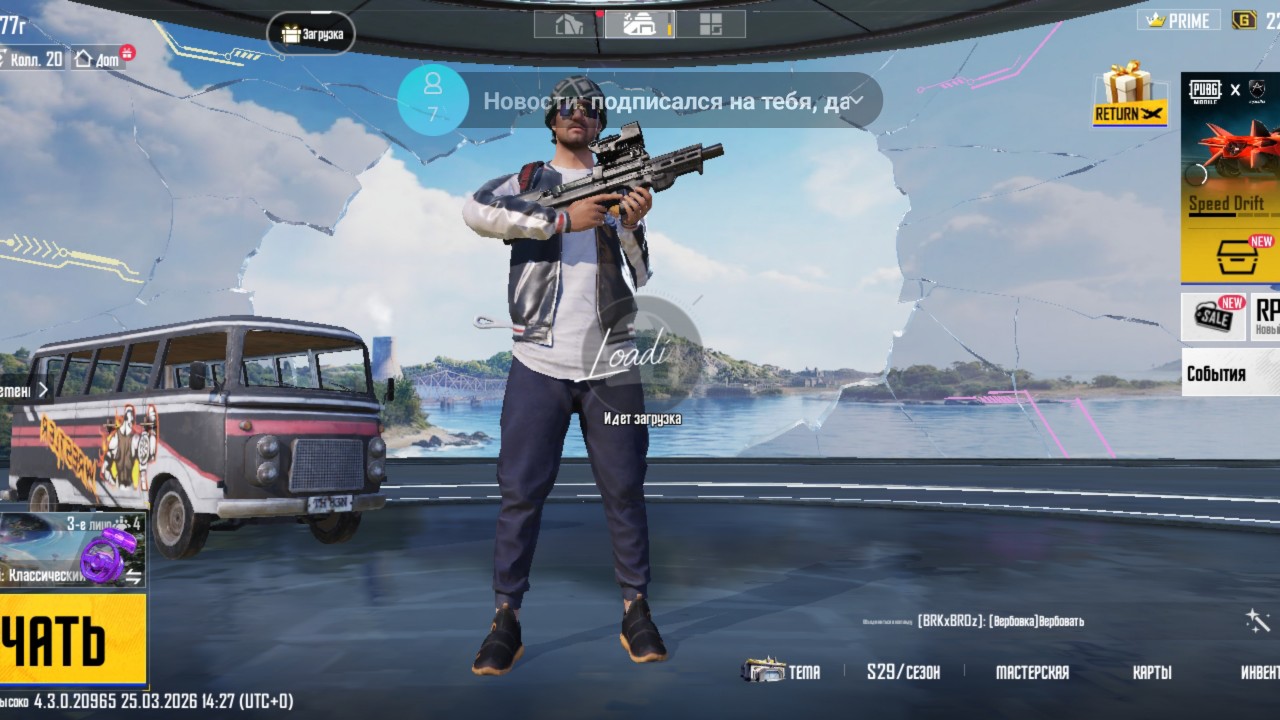Switch to the vehicle lobby tab
Screen dimensions: 1280x720
click(x=640, y=24)
